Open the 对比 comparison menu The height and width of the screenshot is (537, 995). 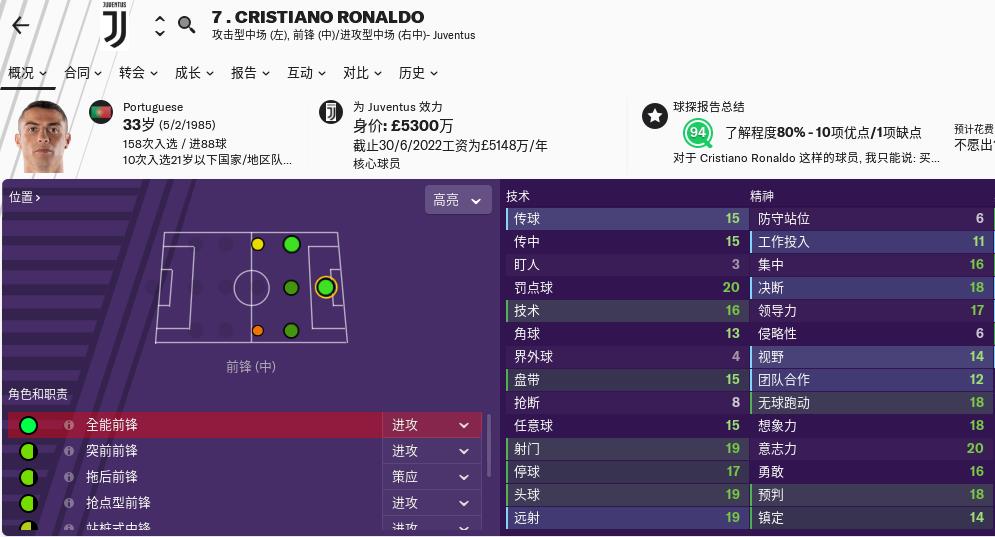coord(363,73)
